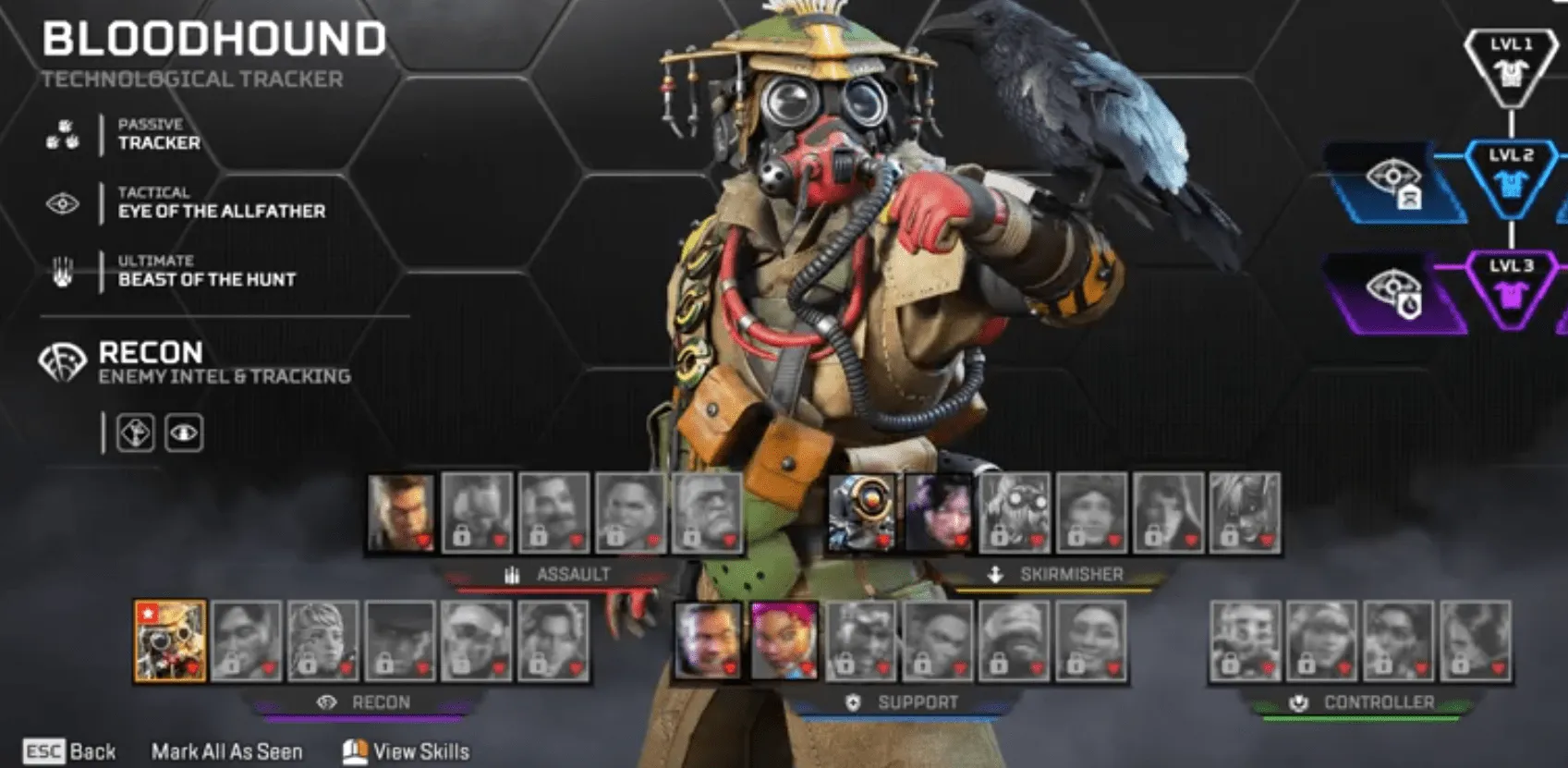Click Mark All As Seen
This screenshot has height=768, width=1568.
point(226,751)
